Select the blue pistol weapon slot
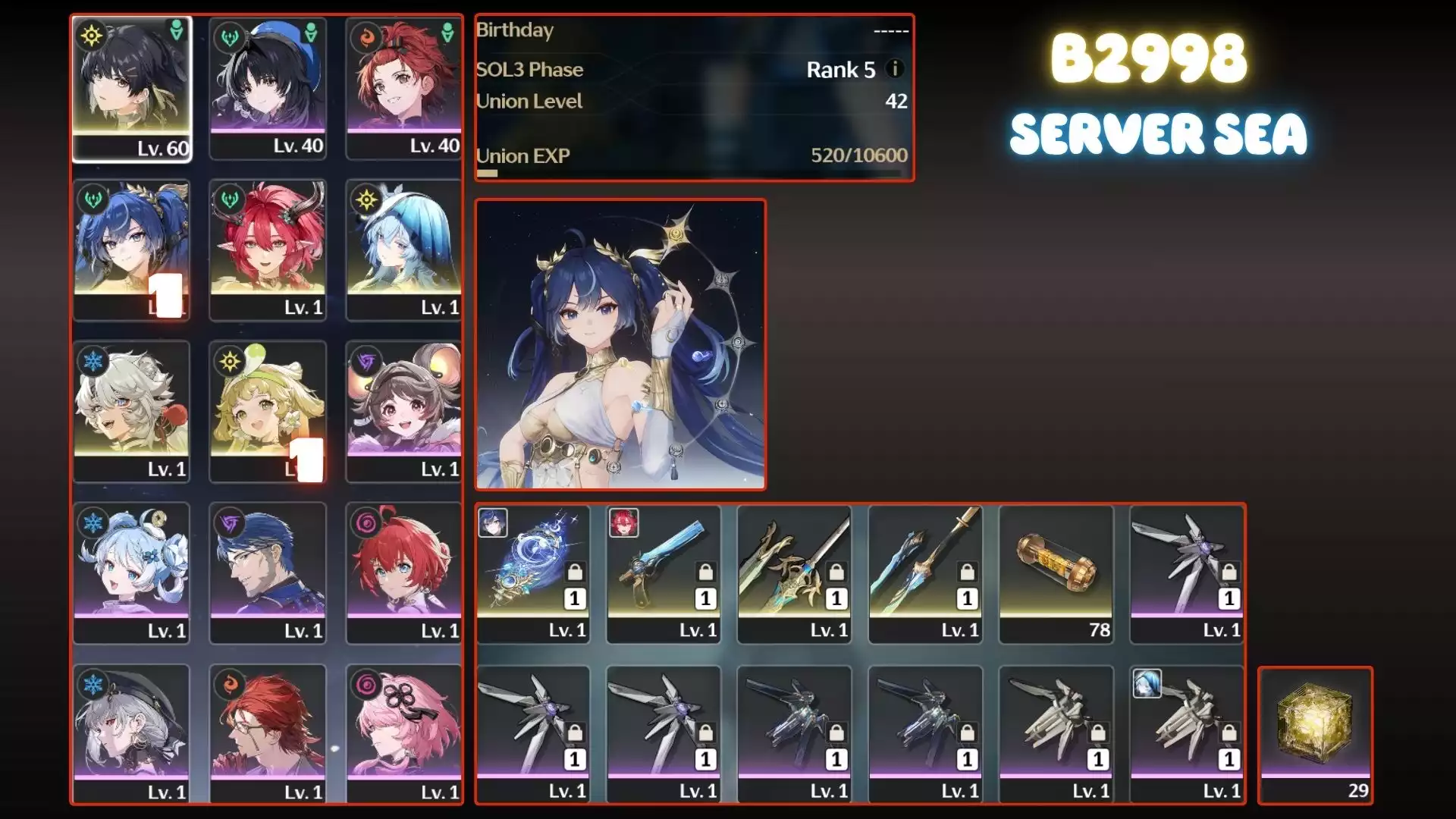This screenshot has width=1456, height=819. click(x=664, y=573)
